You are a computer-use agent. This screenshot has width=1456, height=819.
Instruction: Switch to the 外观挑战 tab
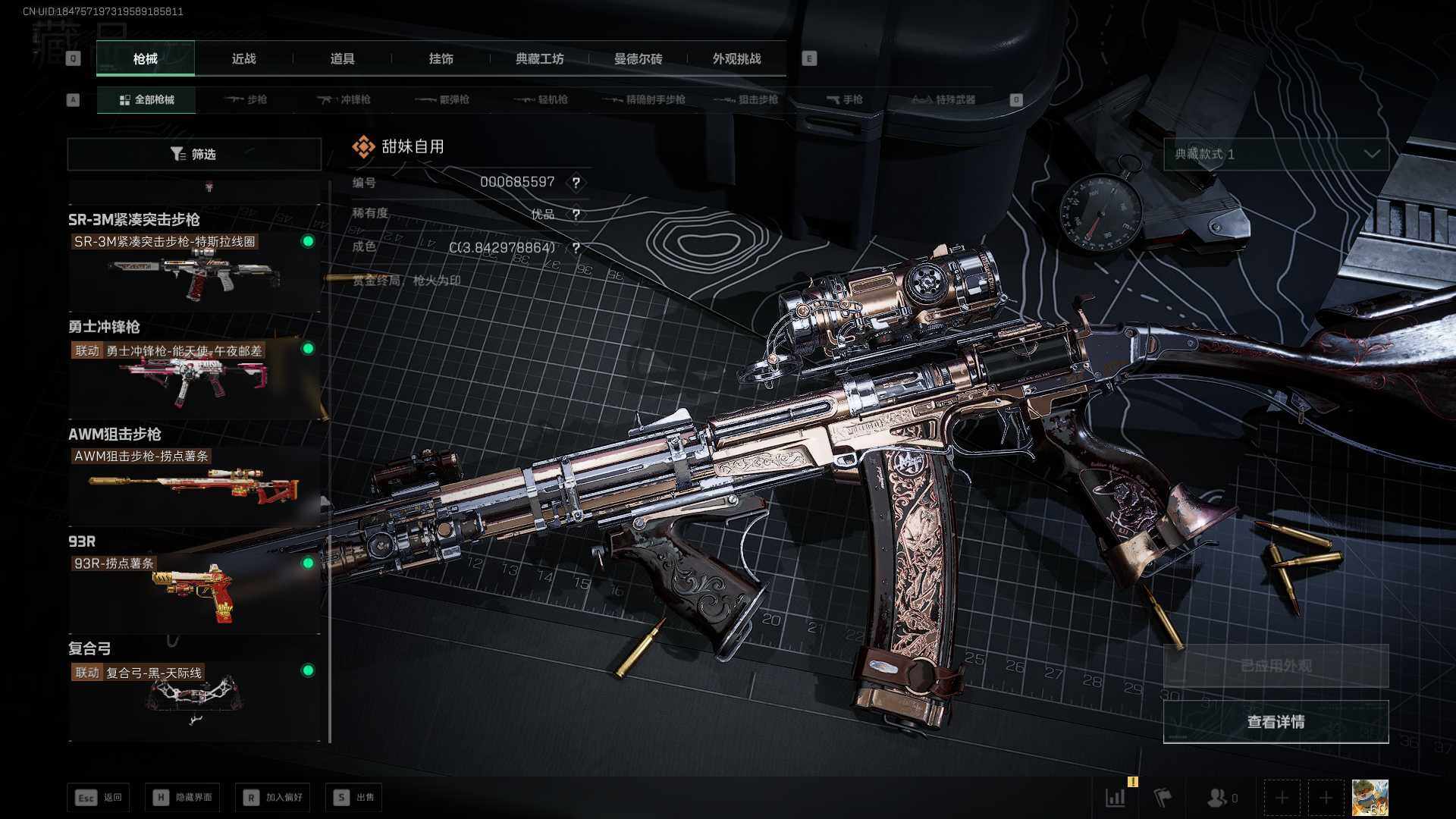click(x=736, y=58)
